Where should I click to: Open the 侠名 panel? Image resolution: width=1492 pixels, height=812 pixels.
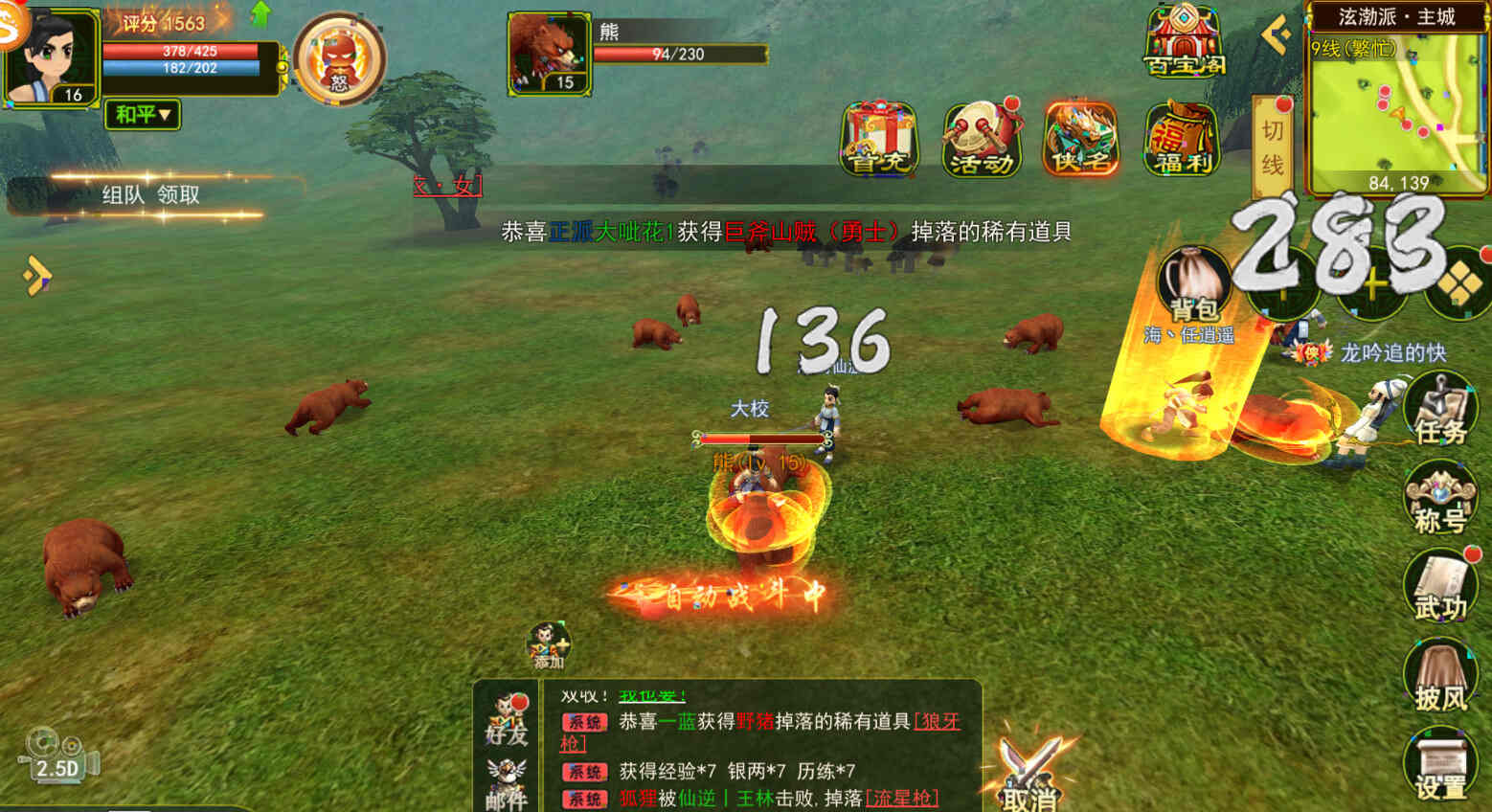1081,140
